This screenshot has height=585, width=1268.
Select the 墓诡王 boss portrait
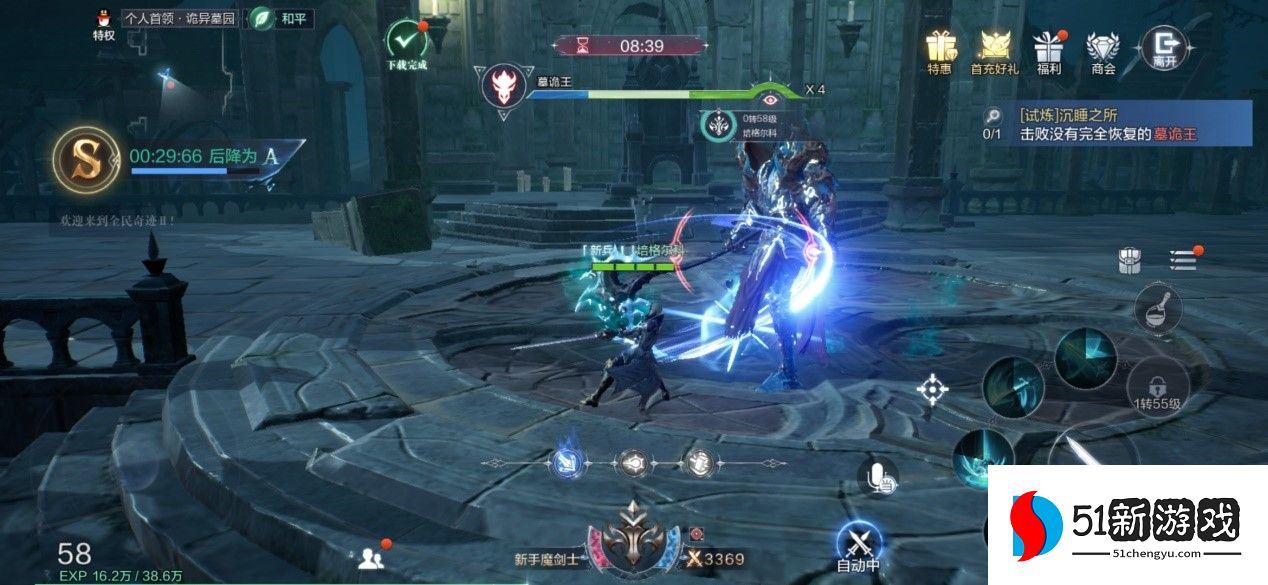[504, 86]
